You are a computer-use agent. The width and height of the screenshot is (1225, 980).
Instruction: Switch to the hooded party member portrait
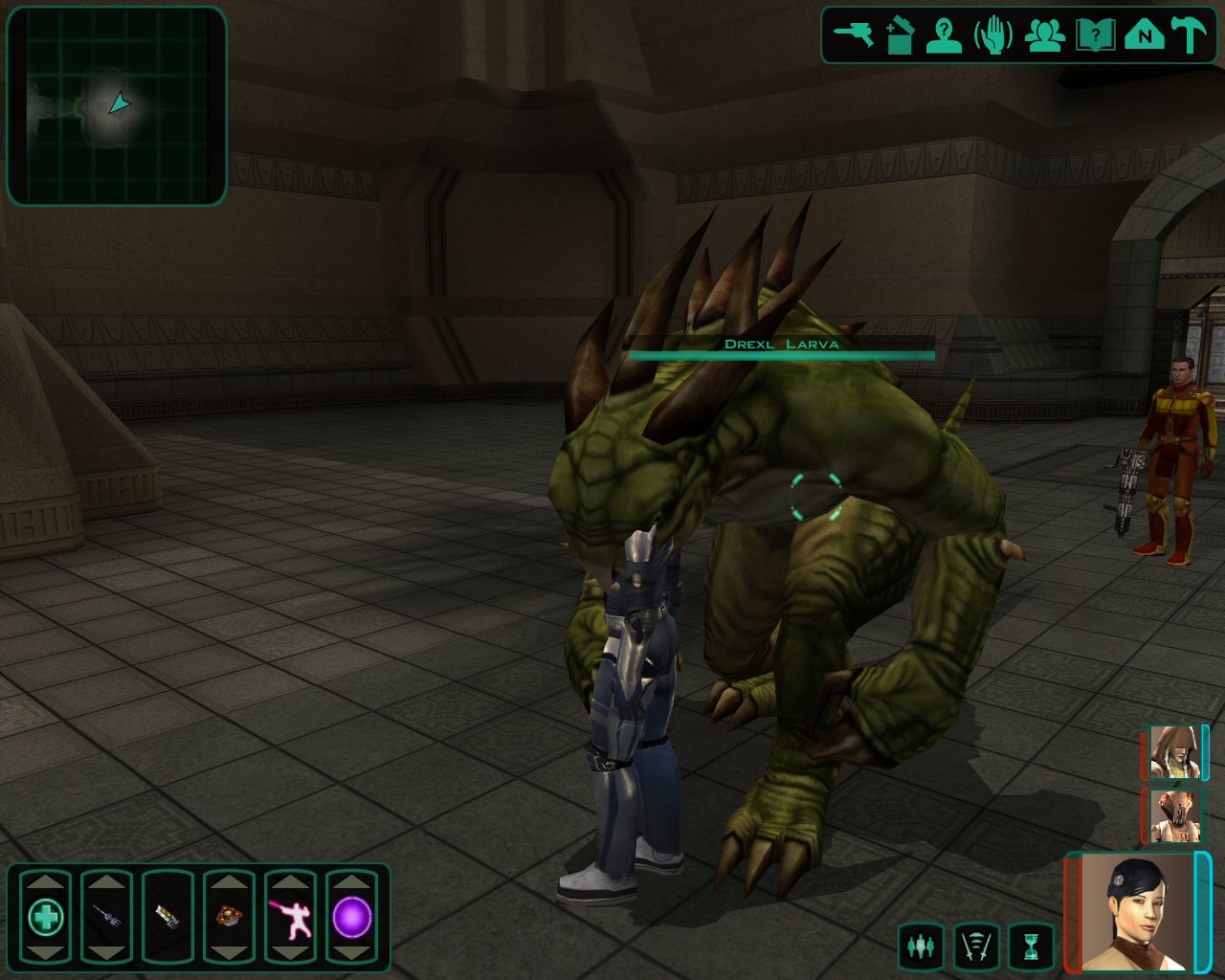[1174, 751]
